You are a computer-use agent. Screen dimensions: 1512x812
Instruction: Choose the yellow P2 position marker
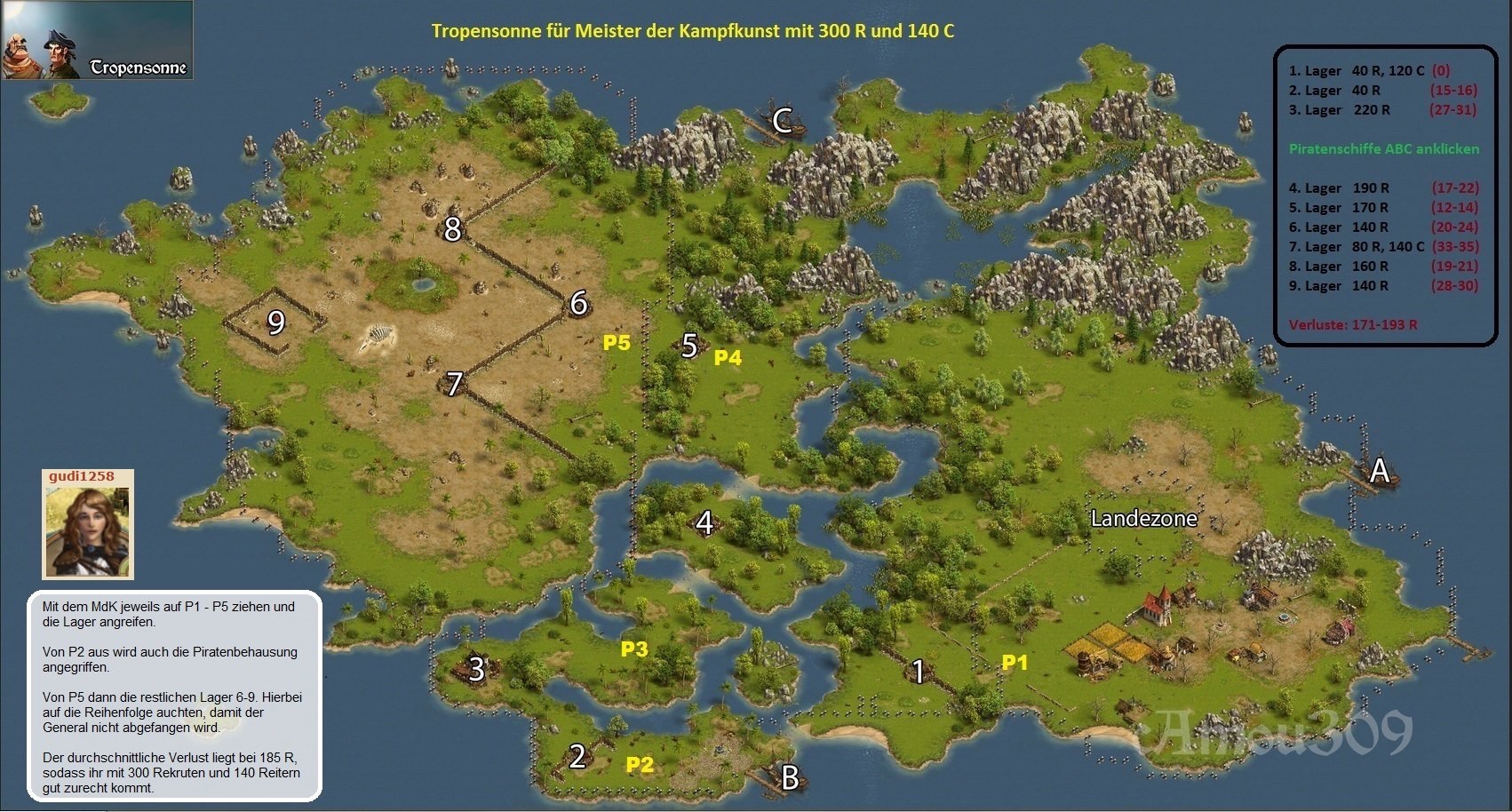point(640,765)
